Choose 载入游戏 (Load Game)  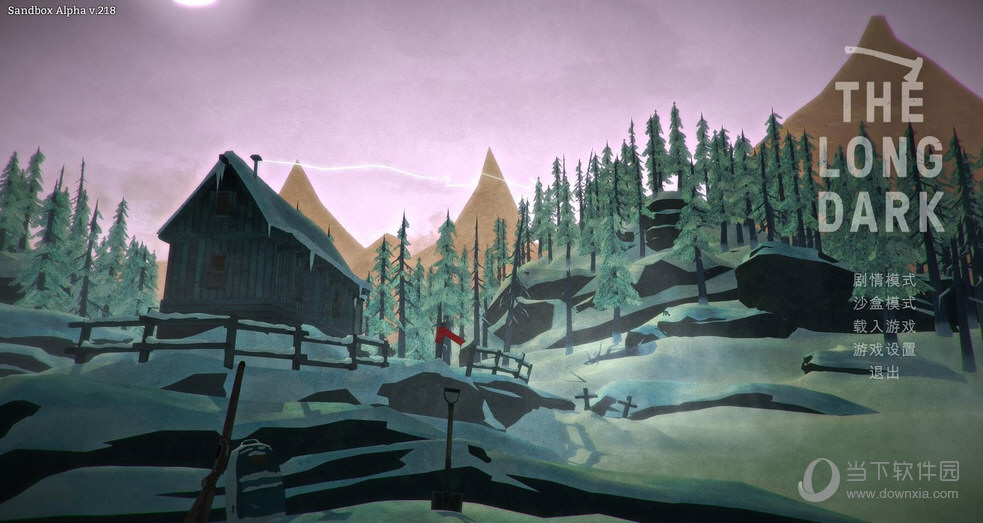(x=884, y=327)
